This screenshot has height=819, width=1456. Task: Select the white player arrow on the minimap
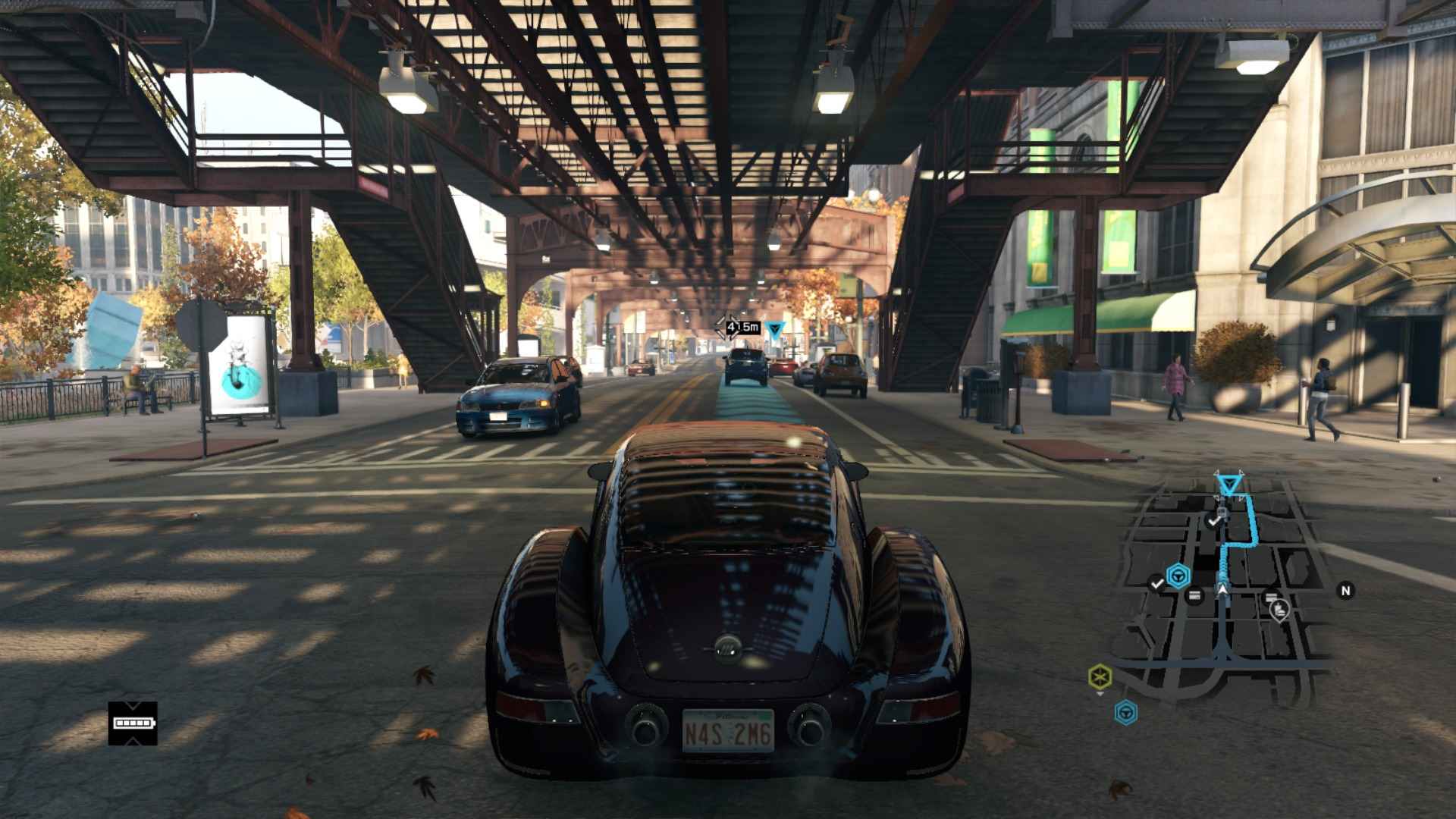pos(1222,587)
